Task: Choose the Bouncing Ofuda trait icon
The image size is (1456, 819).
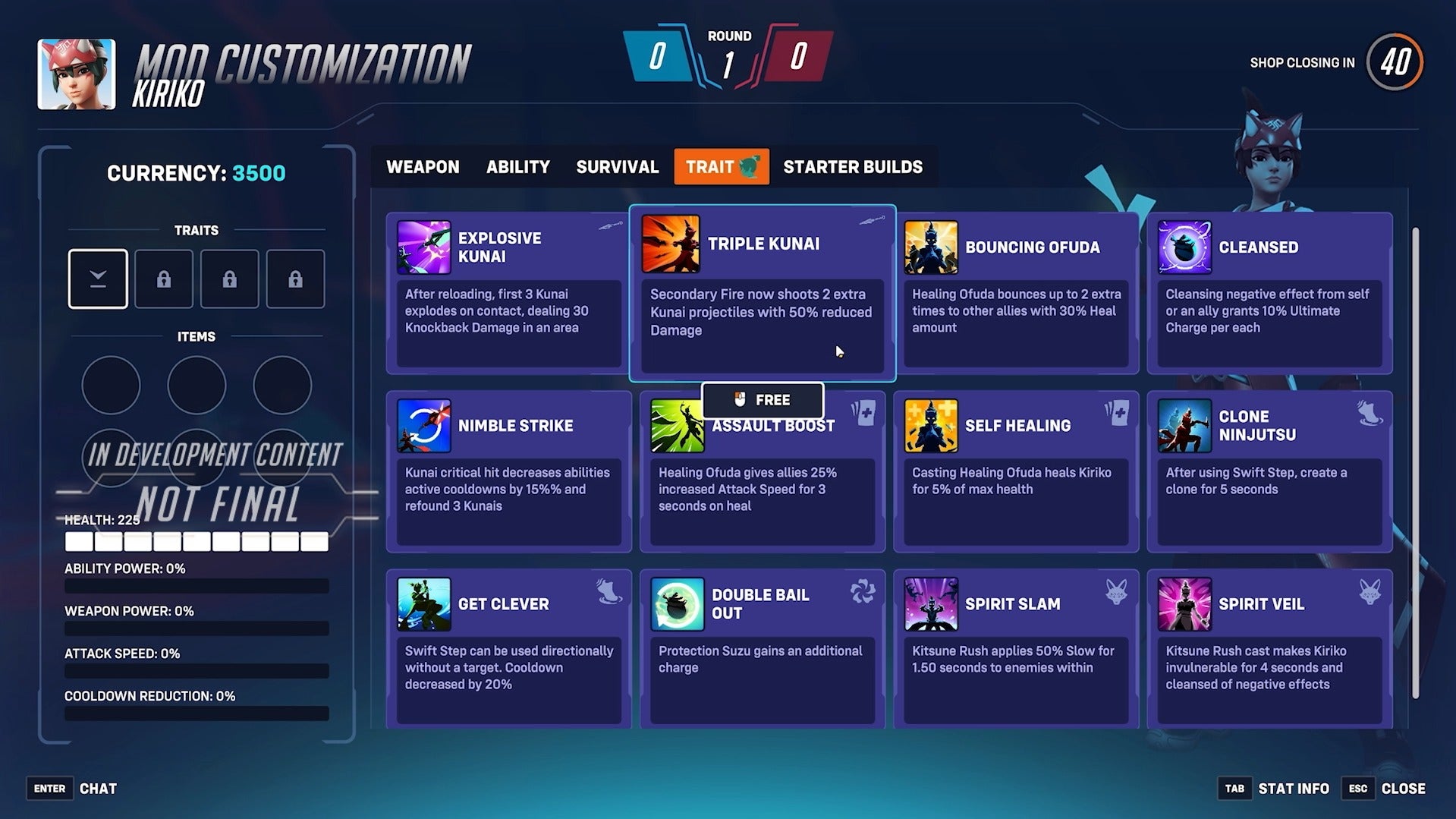Action: (931, 247)
